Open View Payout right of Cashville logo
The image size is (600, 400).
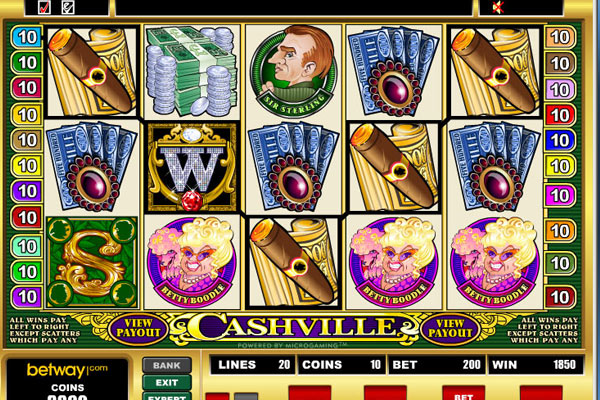click(457, 326)
